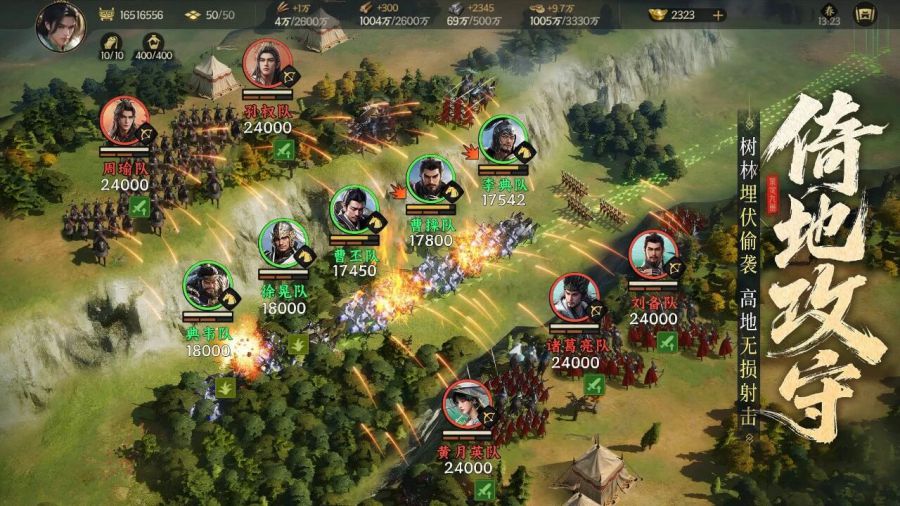The image size is (900, 506).
Task: Choose the Dian Wei troop portrait (典韦队)
Action: coord(207,285)
